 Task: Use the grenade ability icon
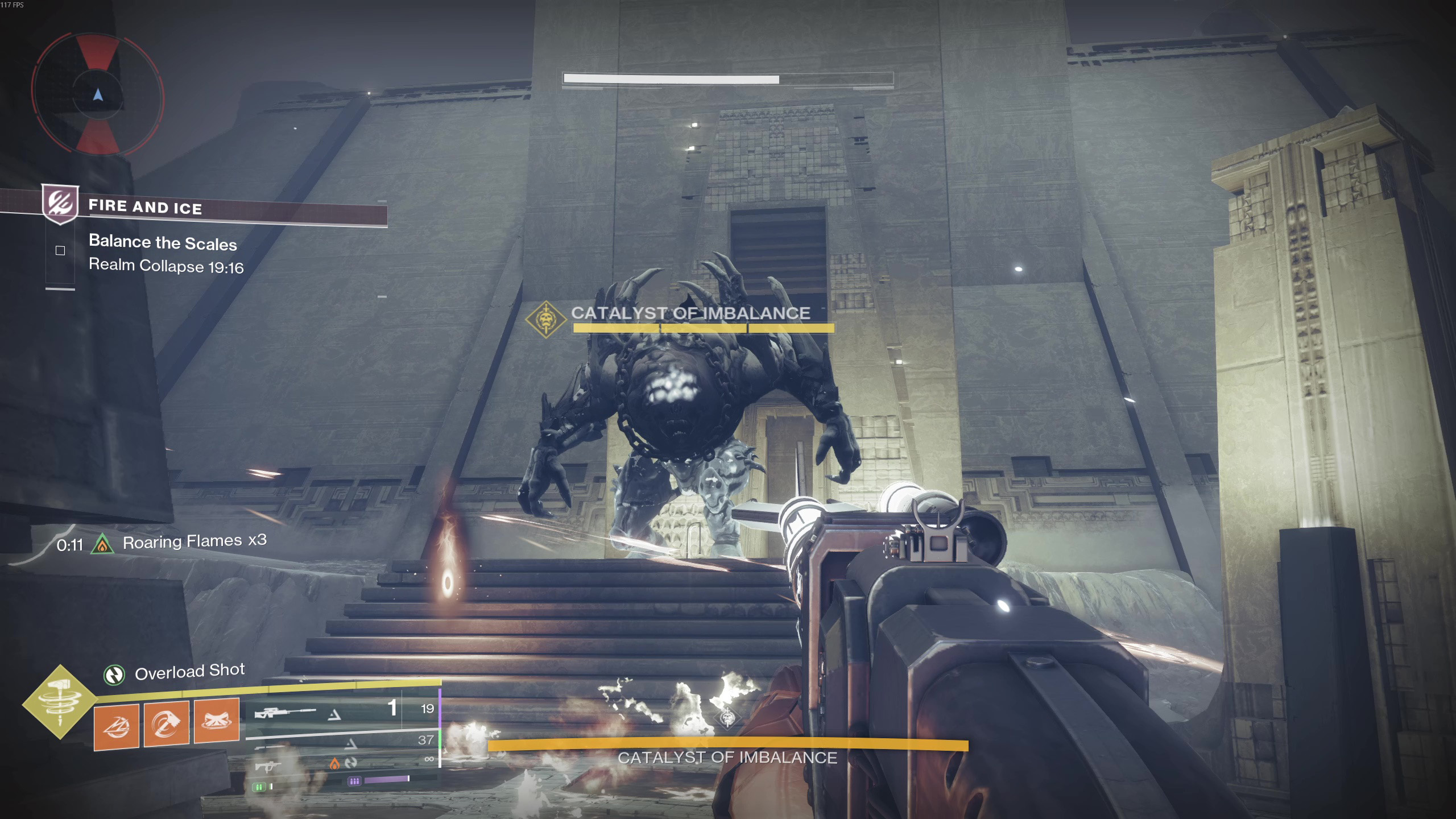point(117,726)
